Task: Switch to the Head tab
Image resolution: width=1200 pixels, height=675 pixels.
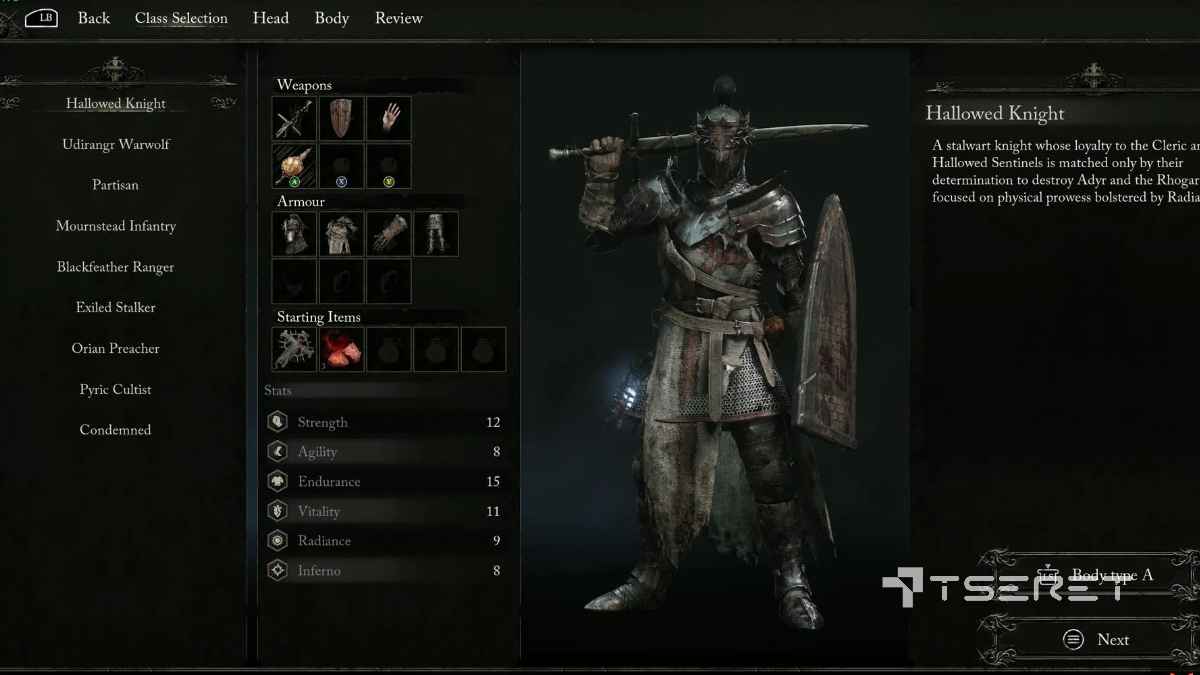Action: (x=271, y=18)
